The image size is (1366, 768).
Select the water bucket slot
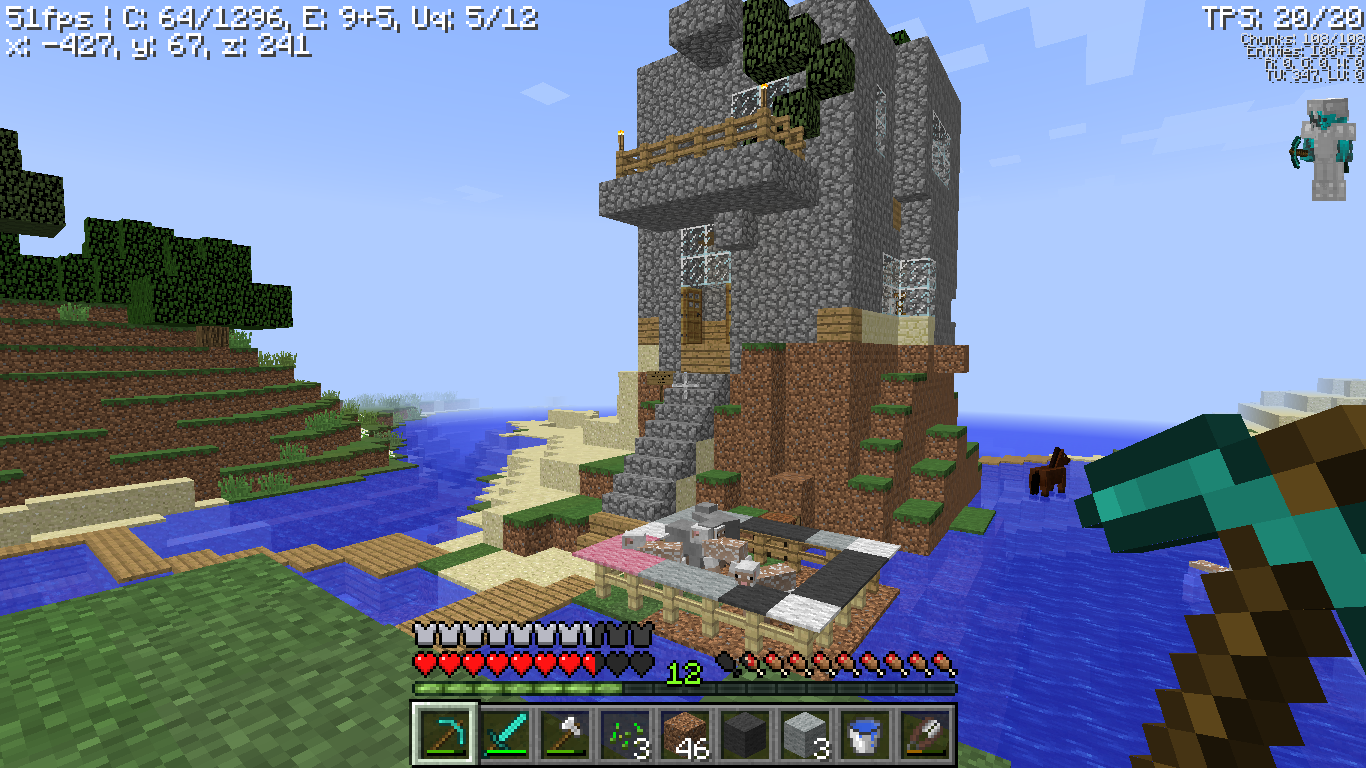click(864, 735)
